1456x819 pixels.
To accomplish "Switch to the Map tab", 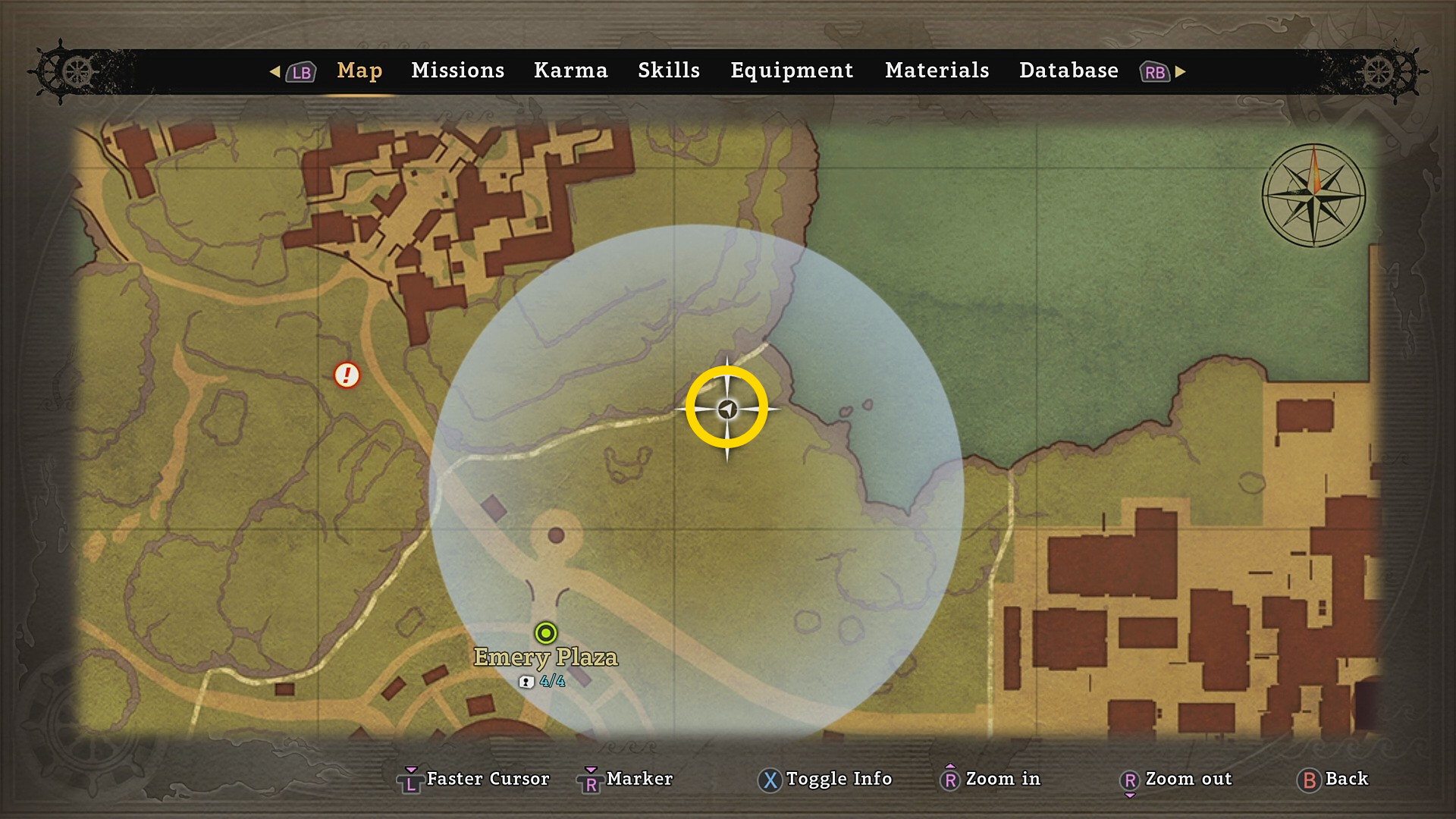I will [359, 71].
